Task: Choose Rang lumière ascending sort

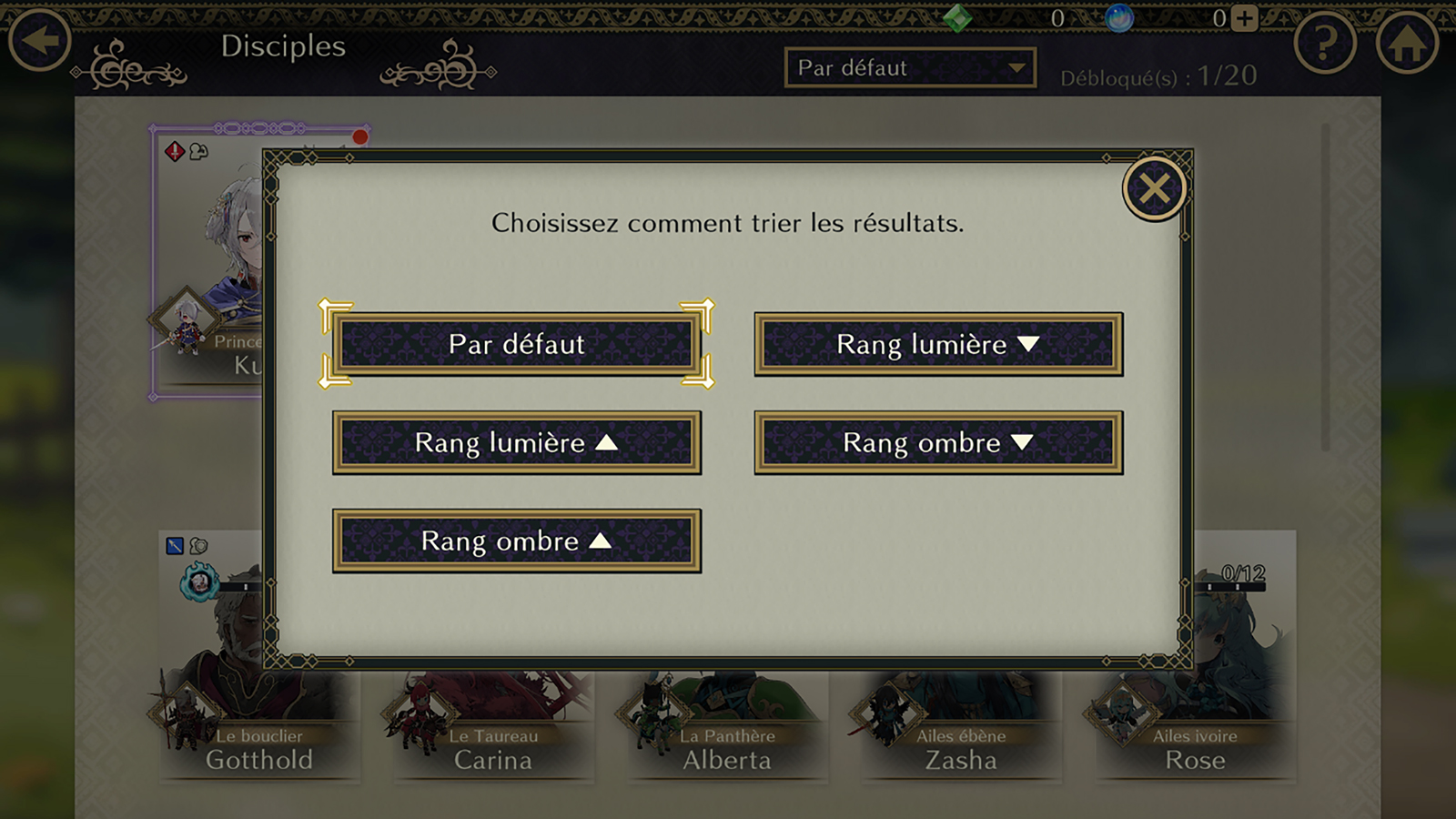Action: [516, 443]
